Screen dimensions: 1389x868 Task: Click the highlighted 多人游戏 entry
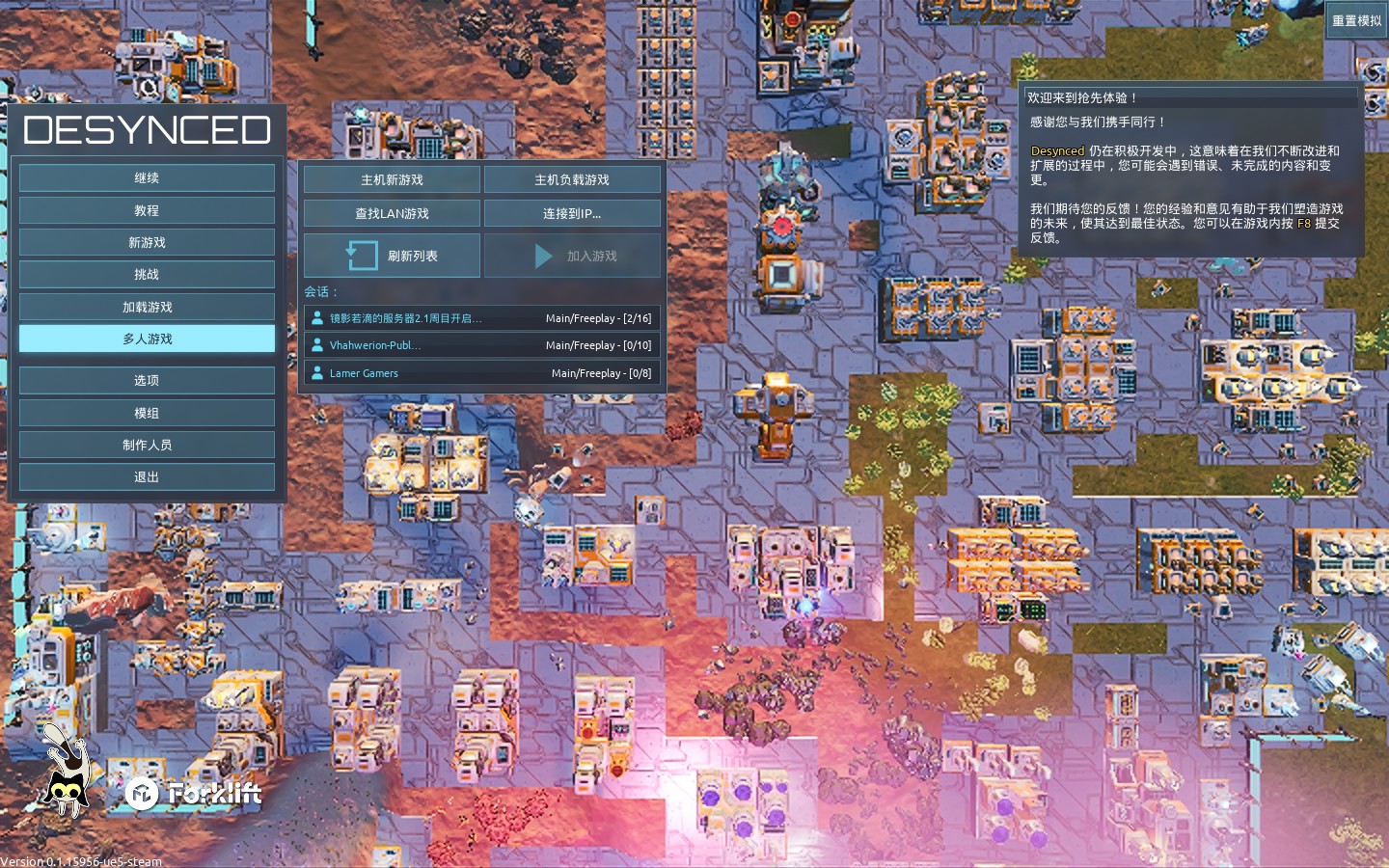click(x=147, y=339)
